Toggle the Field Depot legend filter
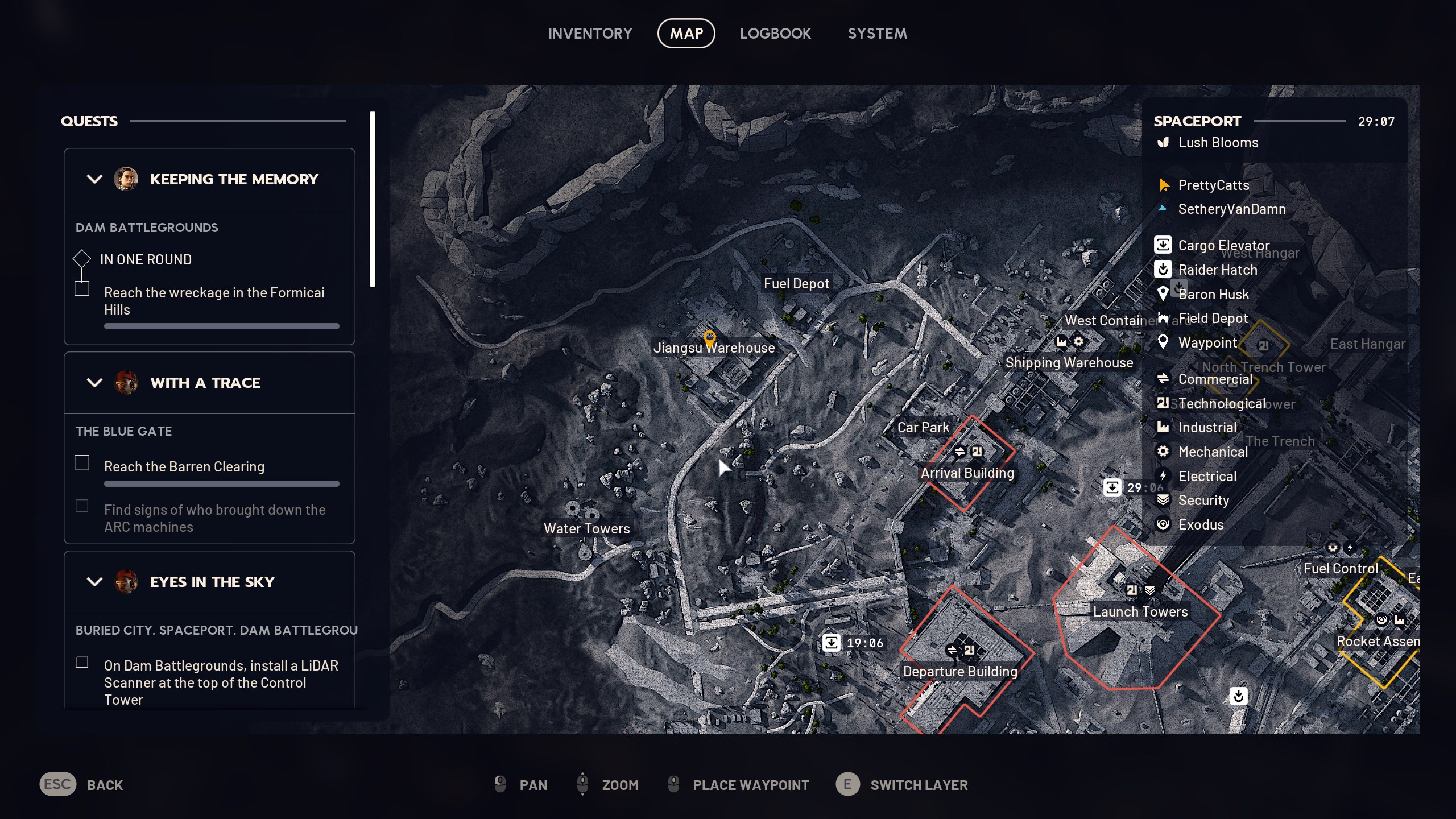Image resolution: width=1456 pixels, height=819 pixels. point(1213,318)
